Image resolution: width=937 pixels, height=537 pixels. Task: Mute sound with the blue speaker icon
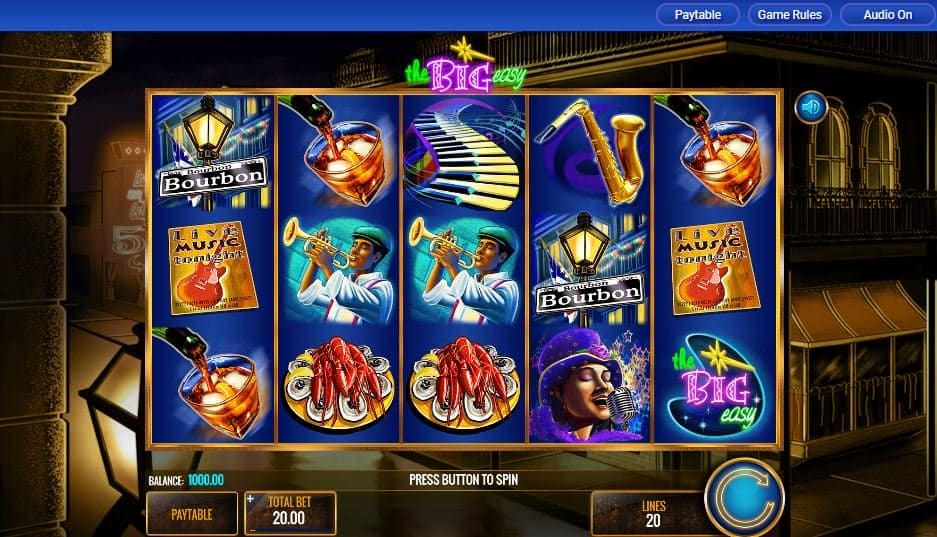(811, 106)
